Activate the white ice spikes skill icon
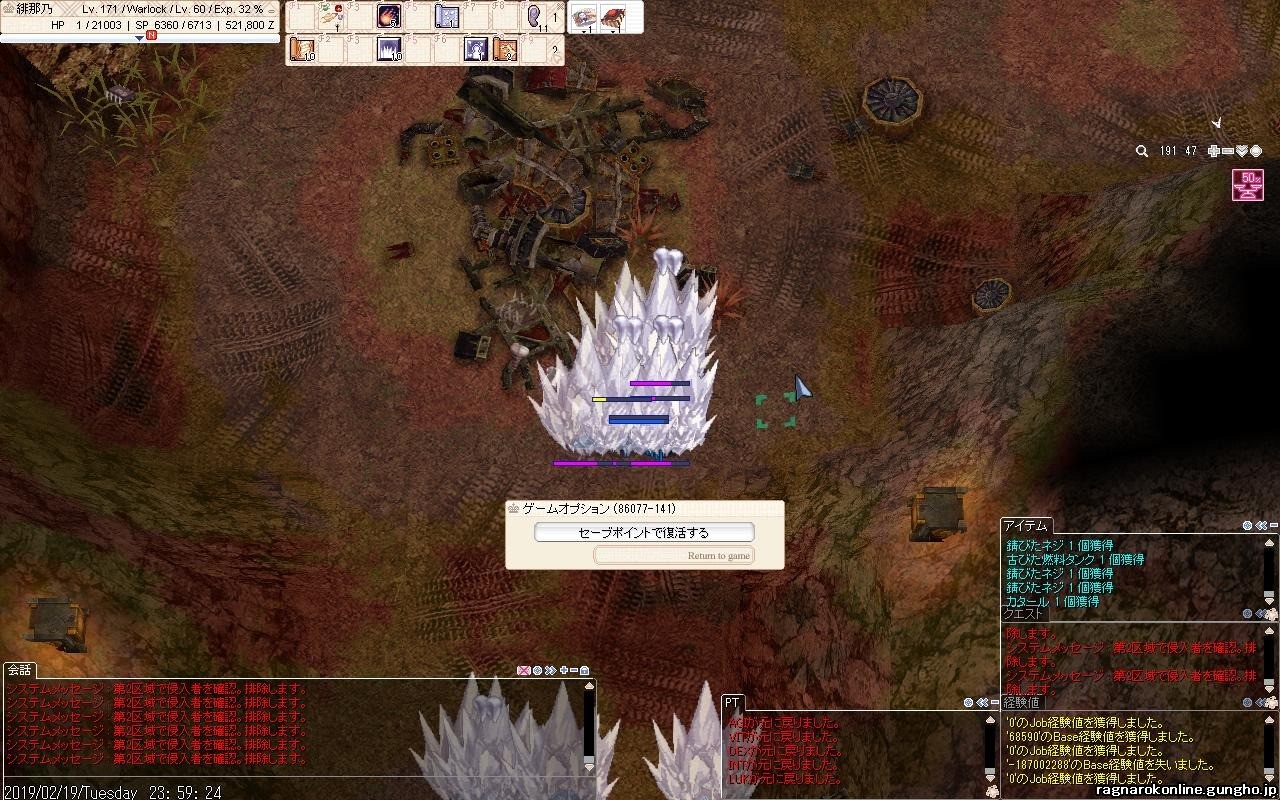The width and height of the screenshot is (1280, 800). pos(389,49)
